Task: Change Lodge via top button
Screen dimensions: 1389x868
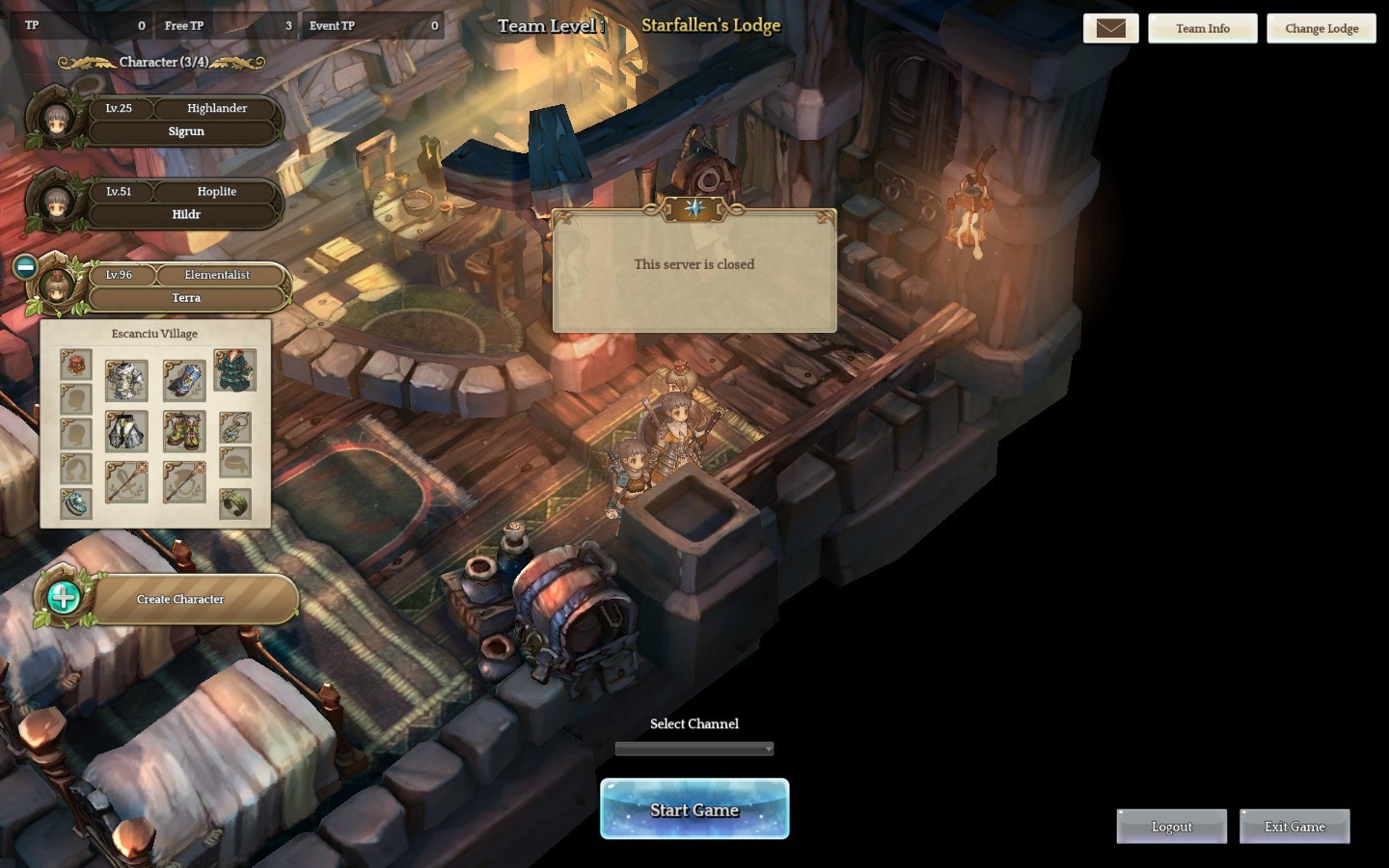Action: (1321, 29)
